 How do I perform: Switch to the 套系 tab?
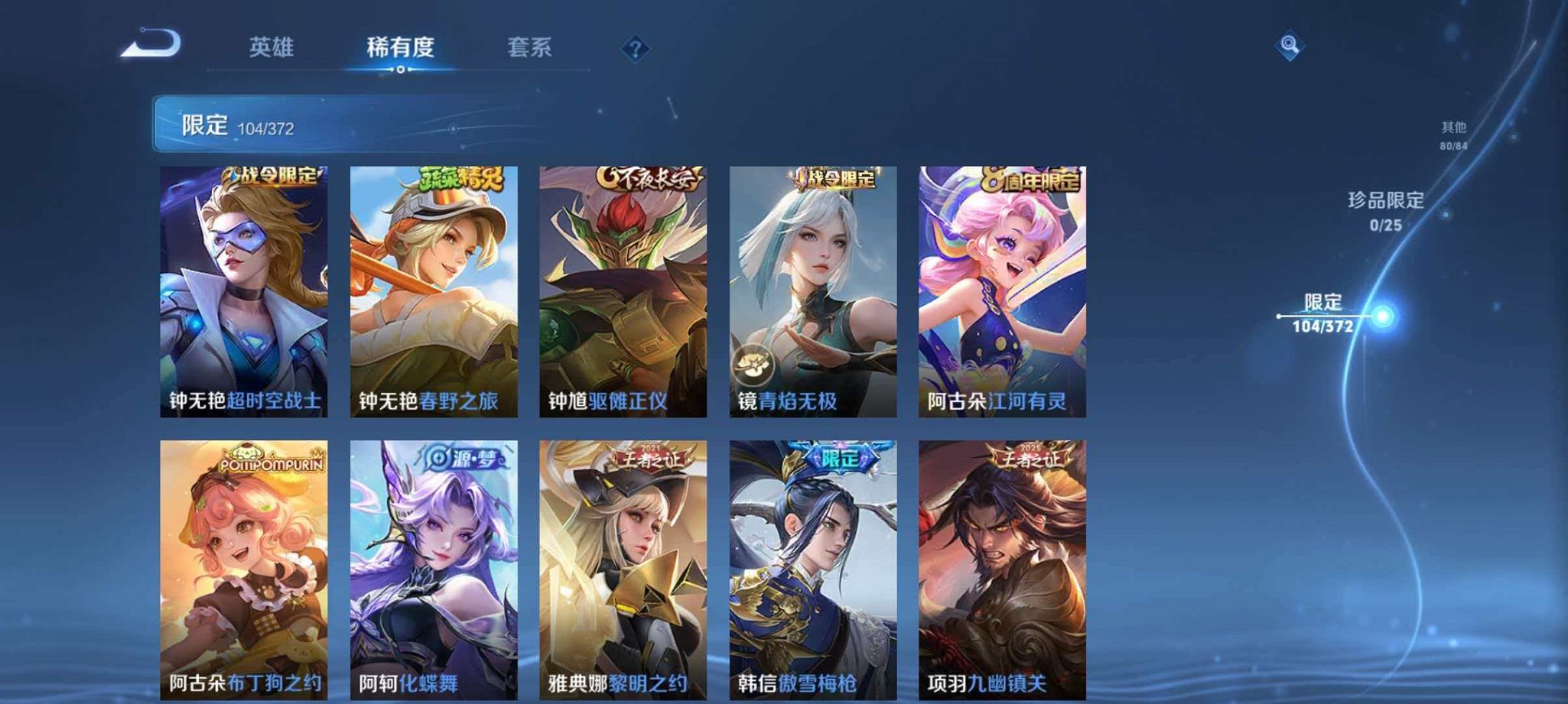(532, 47)
